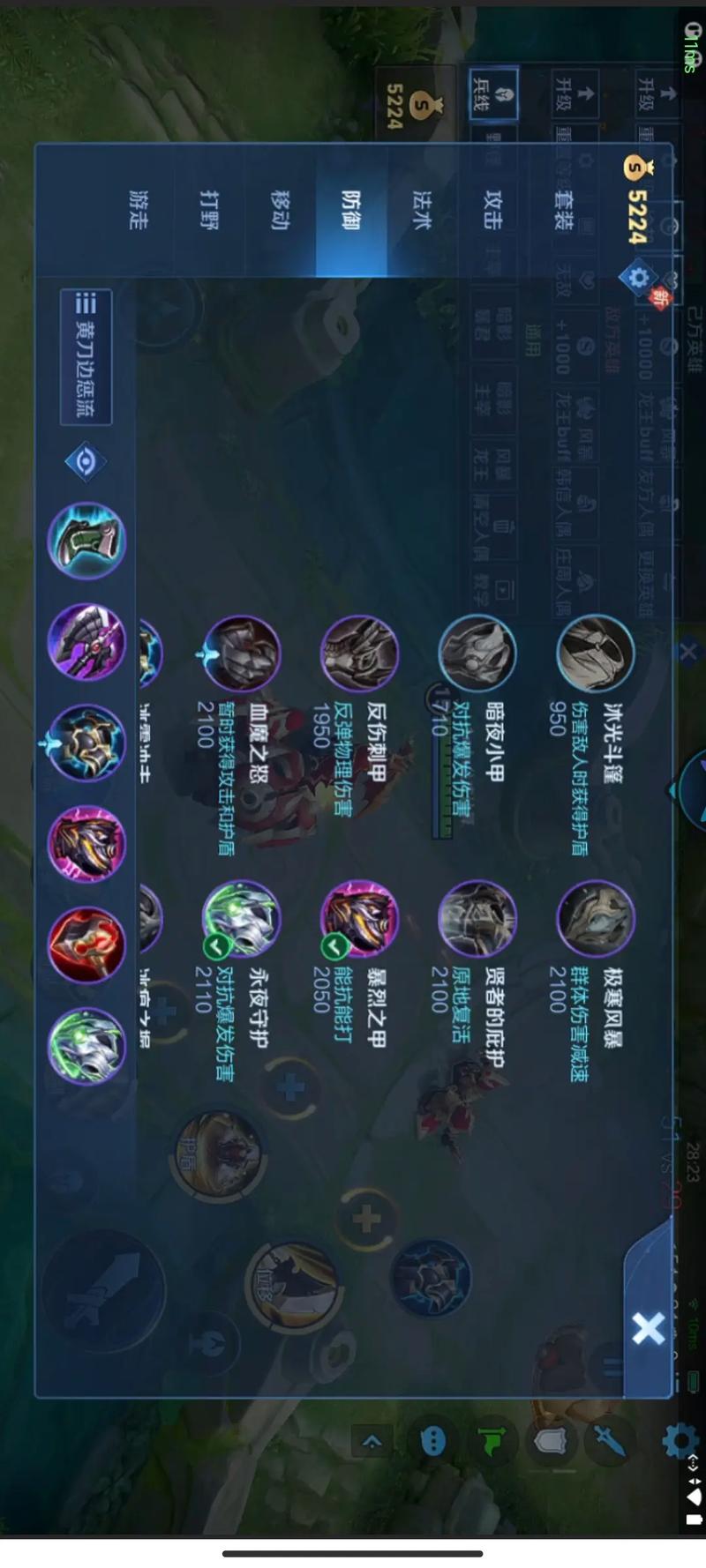Choose the 贤者的庇护 item
The image size is (706, 1568).
point(477,919)
